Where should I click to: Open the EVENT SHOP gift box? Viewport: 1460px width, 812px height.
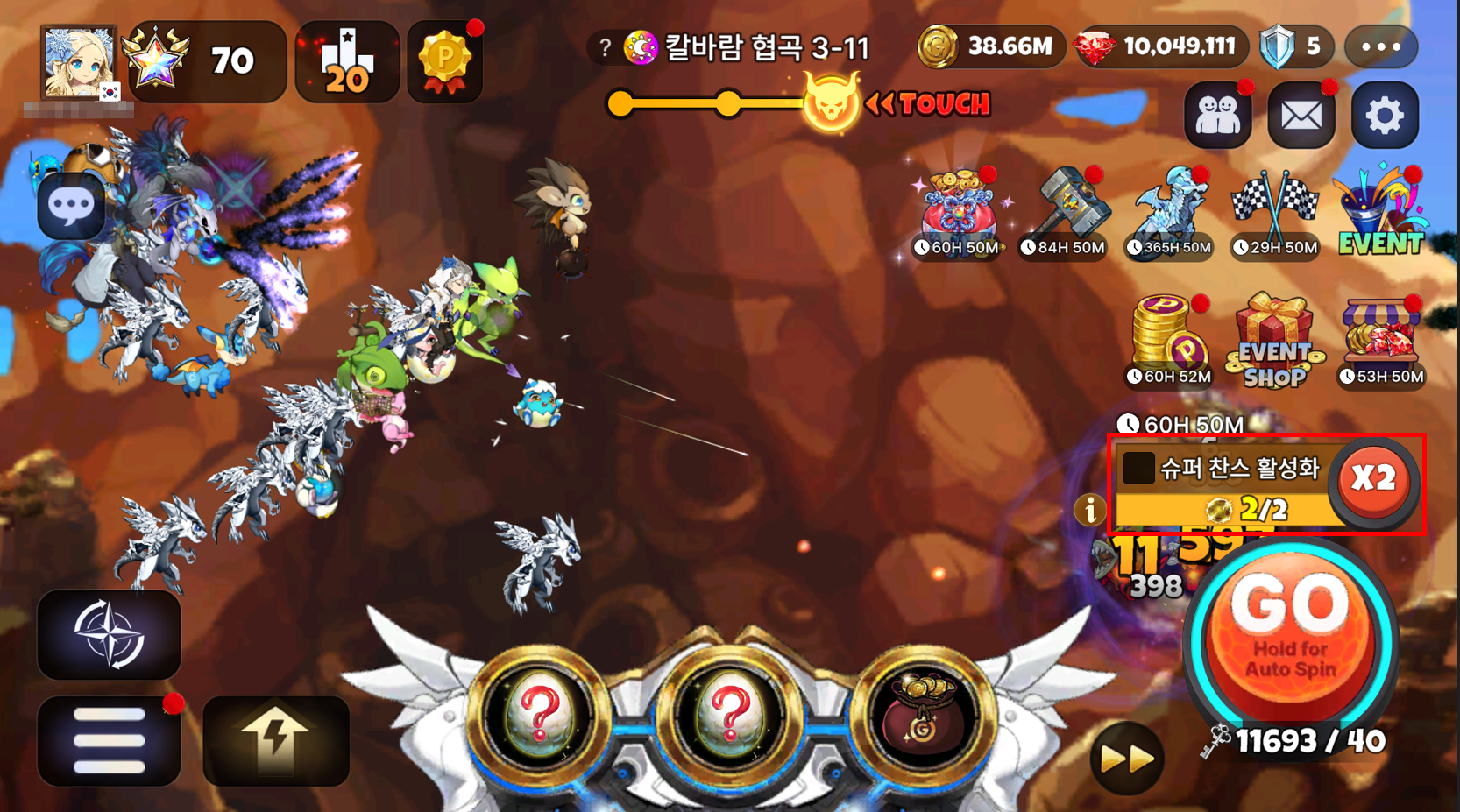(1274, 342)
